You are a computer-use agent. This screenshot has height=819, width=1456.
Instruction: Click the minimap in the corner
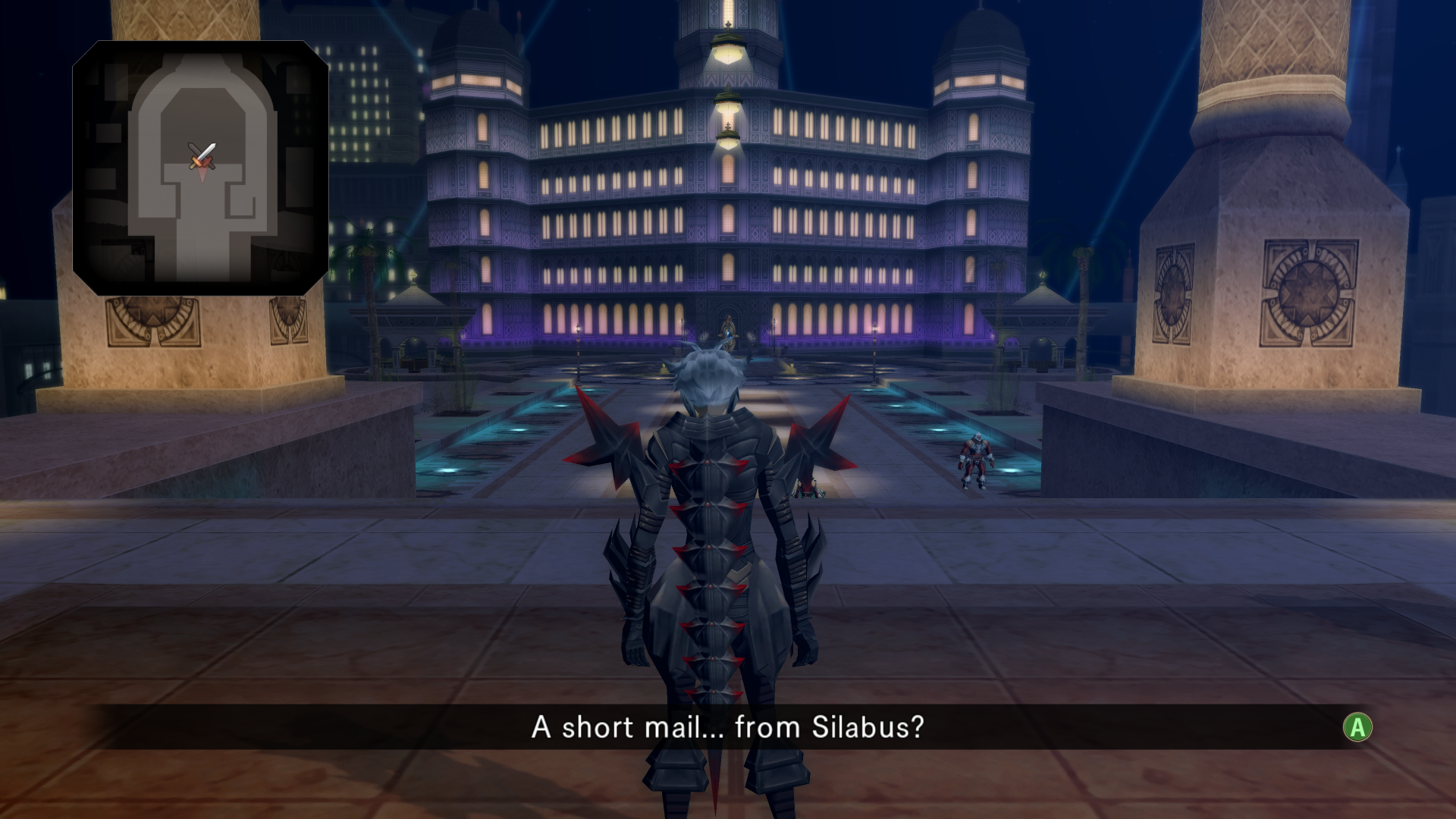pyautogui.click(x=200, y=168)
